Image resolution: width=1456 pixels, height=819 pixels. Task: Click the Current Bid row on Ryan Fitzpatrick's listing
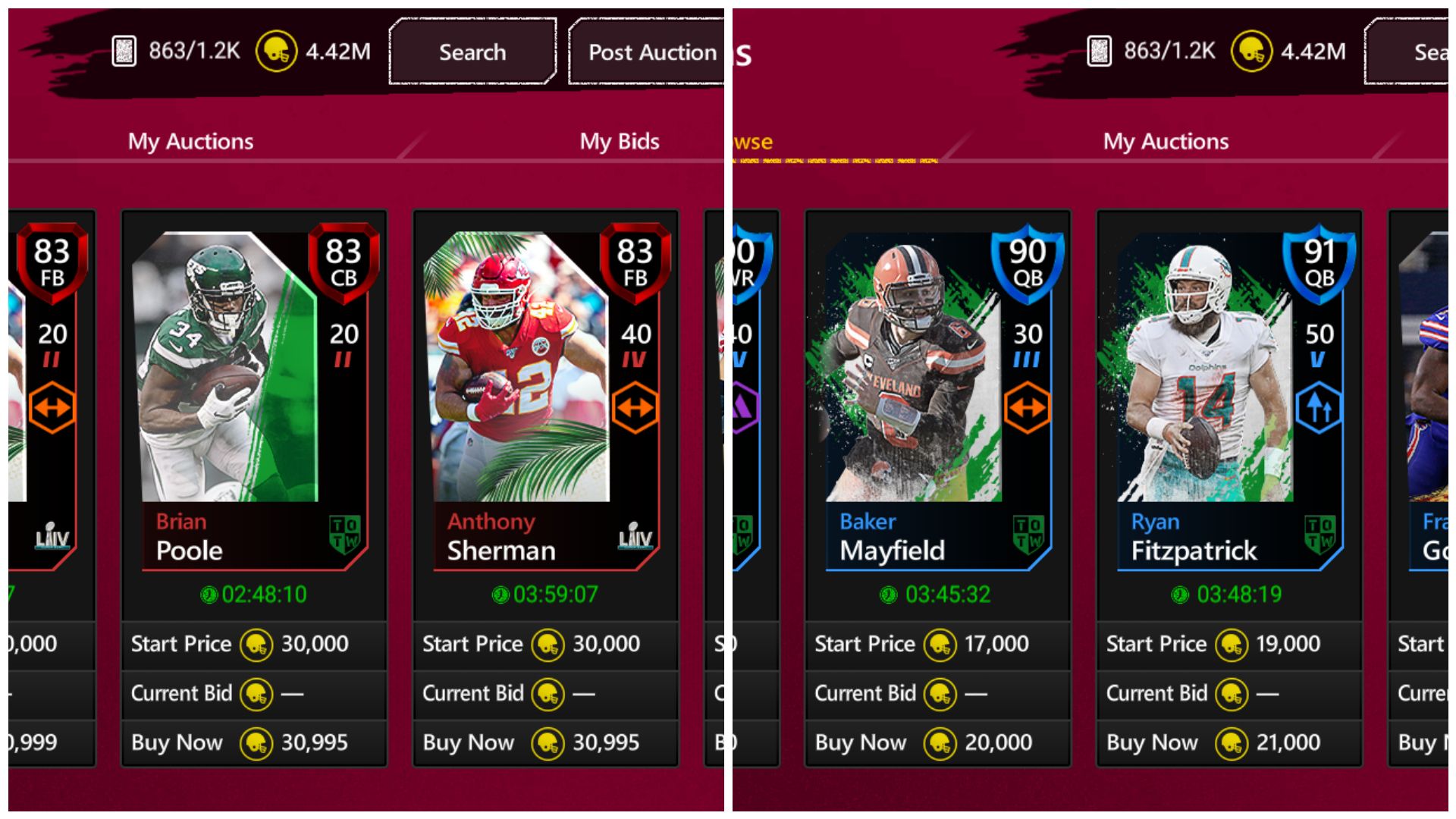[x=1228, y=693]
